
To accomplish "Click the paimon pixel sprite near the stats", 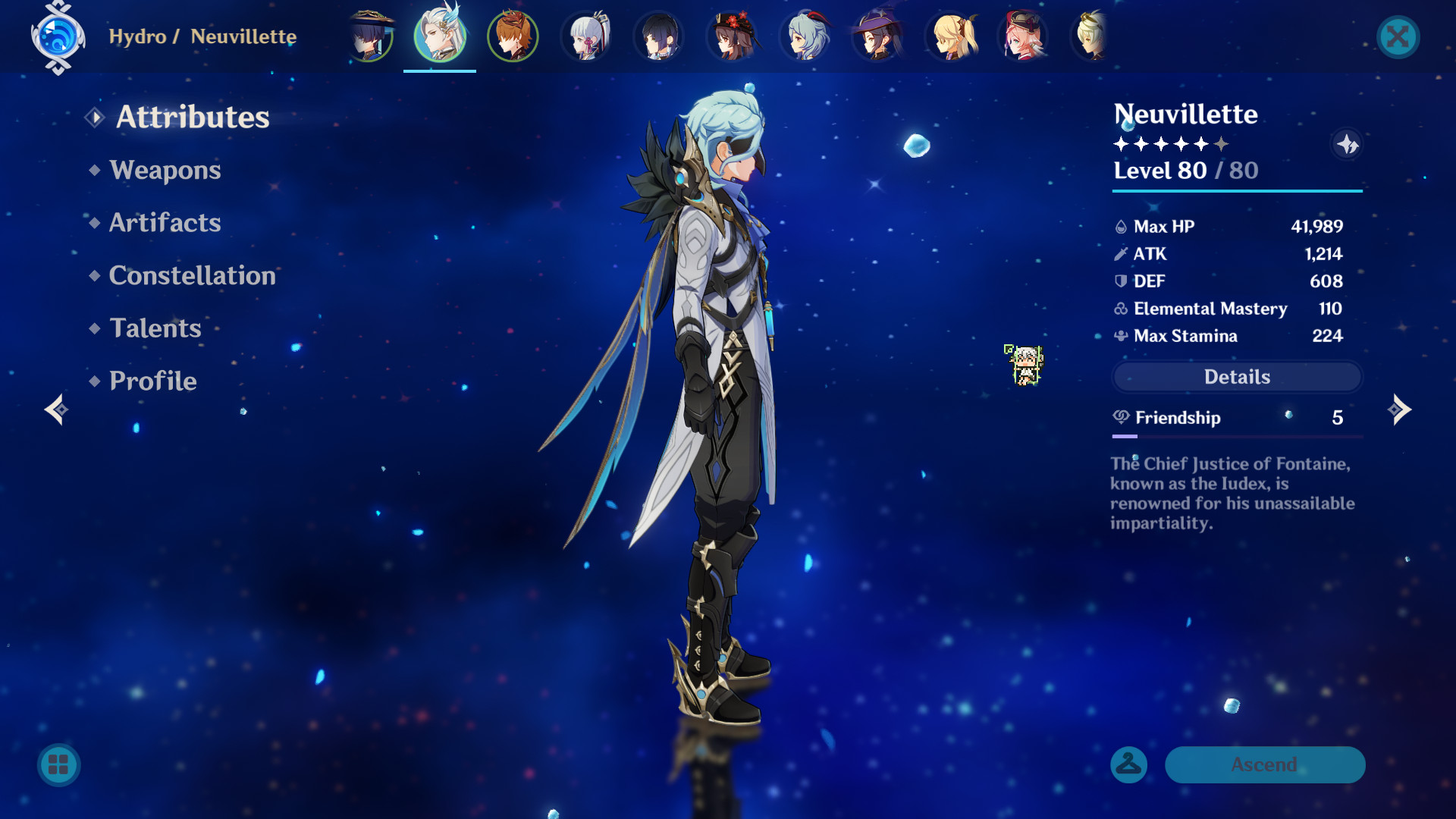I will [1025, 364].
